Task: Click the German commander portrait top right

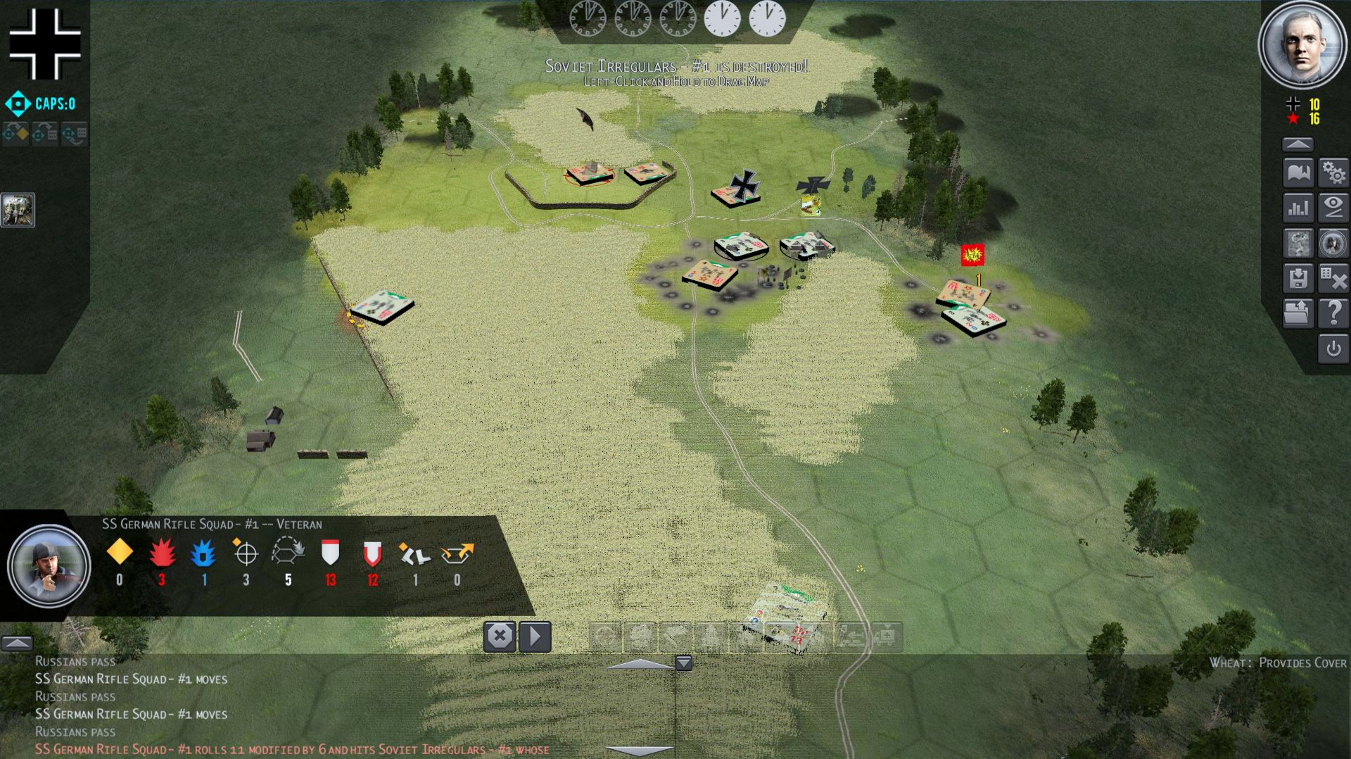Action: (1301, 44)
